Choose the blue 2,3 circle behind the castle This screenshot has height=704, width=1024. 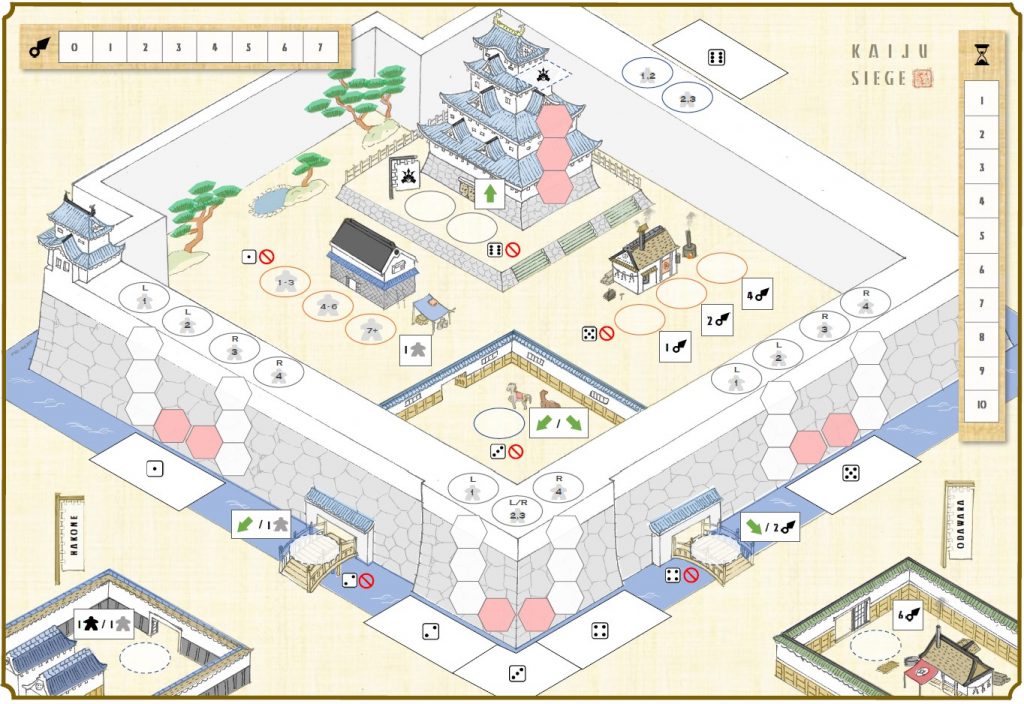click(688, 98)
